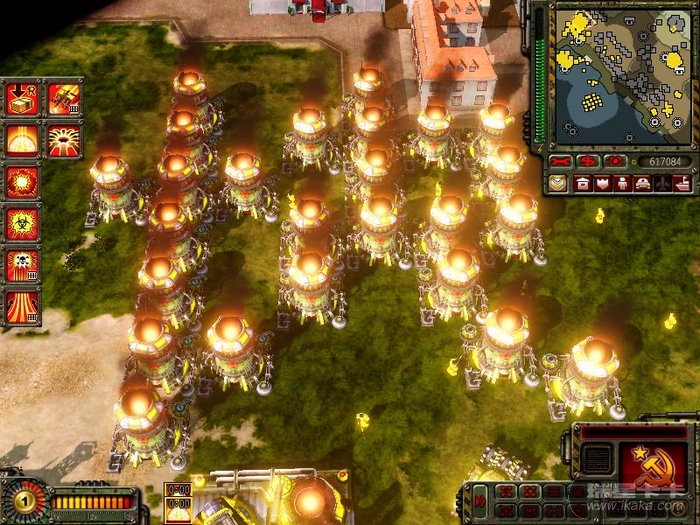The height and width of the screenshot is (525, 700).
Task: Use the glowing dome shield power
Action: [21, 139]
